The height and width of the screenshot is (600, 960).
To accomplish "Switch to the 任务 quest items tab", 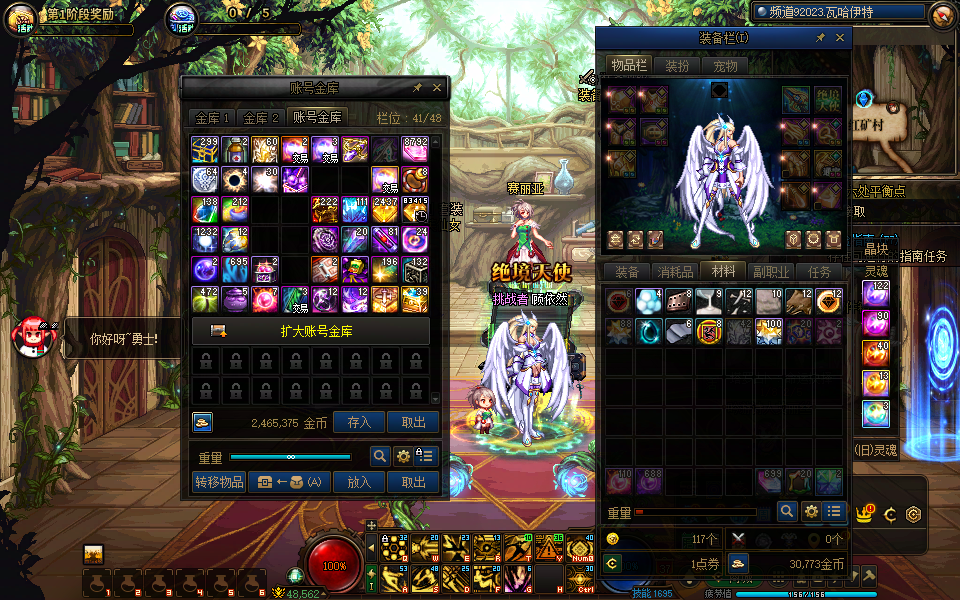I will (x=819, y=272).
